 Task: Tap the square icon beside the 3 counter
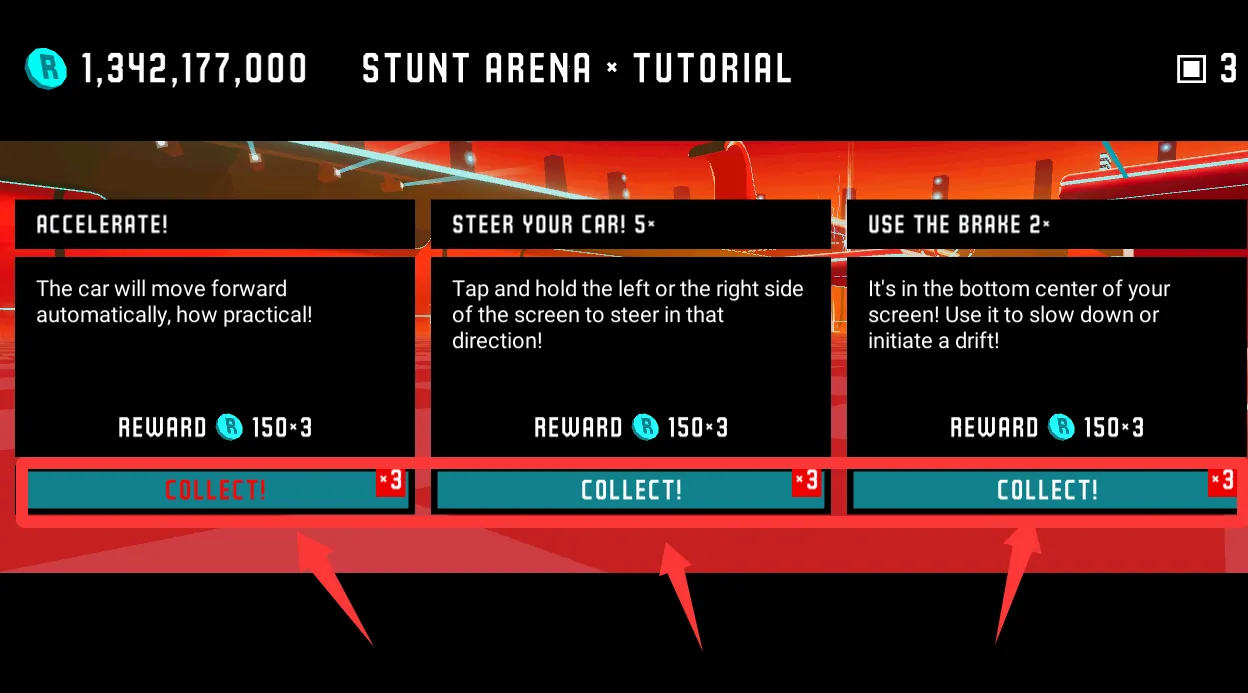tap(1191, 69)
